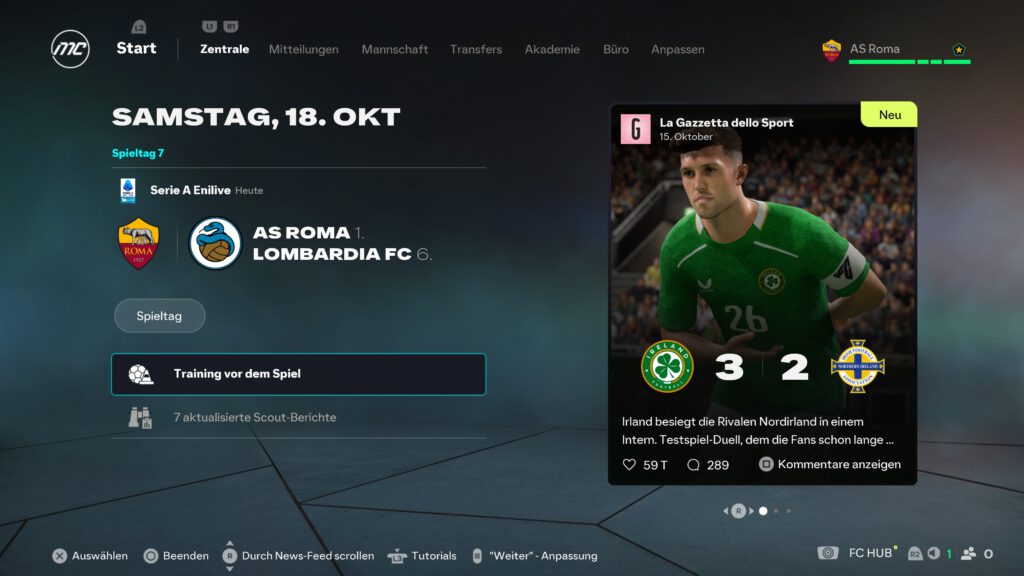The width and height of the screenshot is (1024, 576).
Task: Open the Mitteilungen tab
Action: [303, 49]
